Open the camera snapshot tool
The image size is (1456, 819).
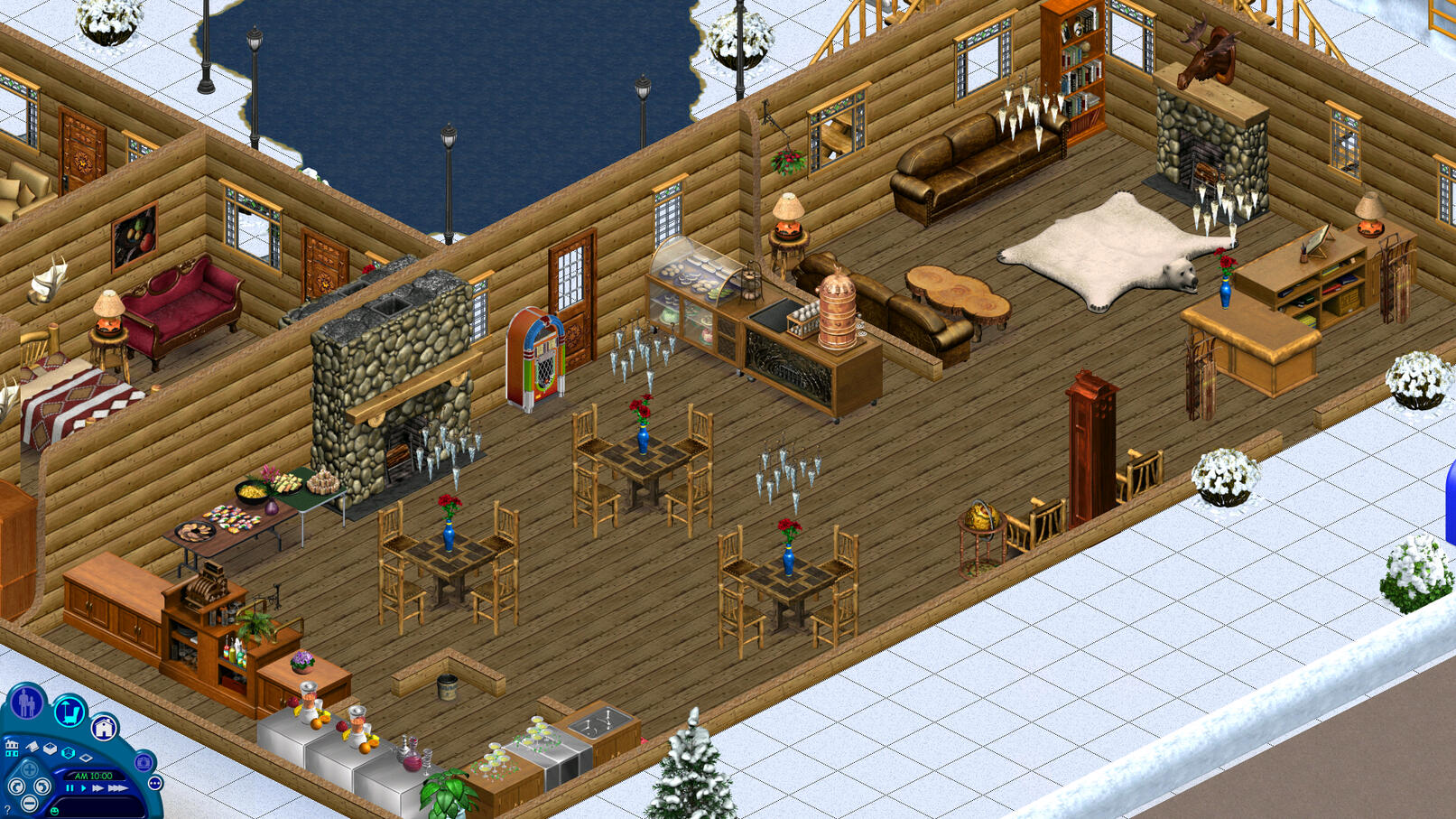coord(143,763)
